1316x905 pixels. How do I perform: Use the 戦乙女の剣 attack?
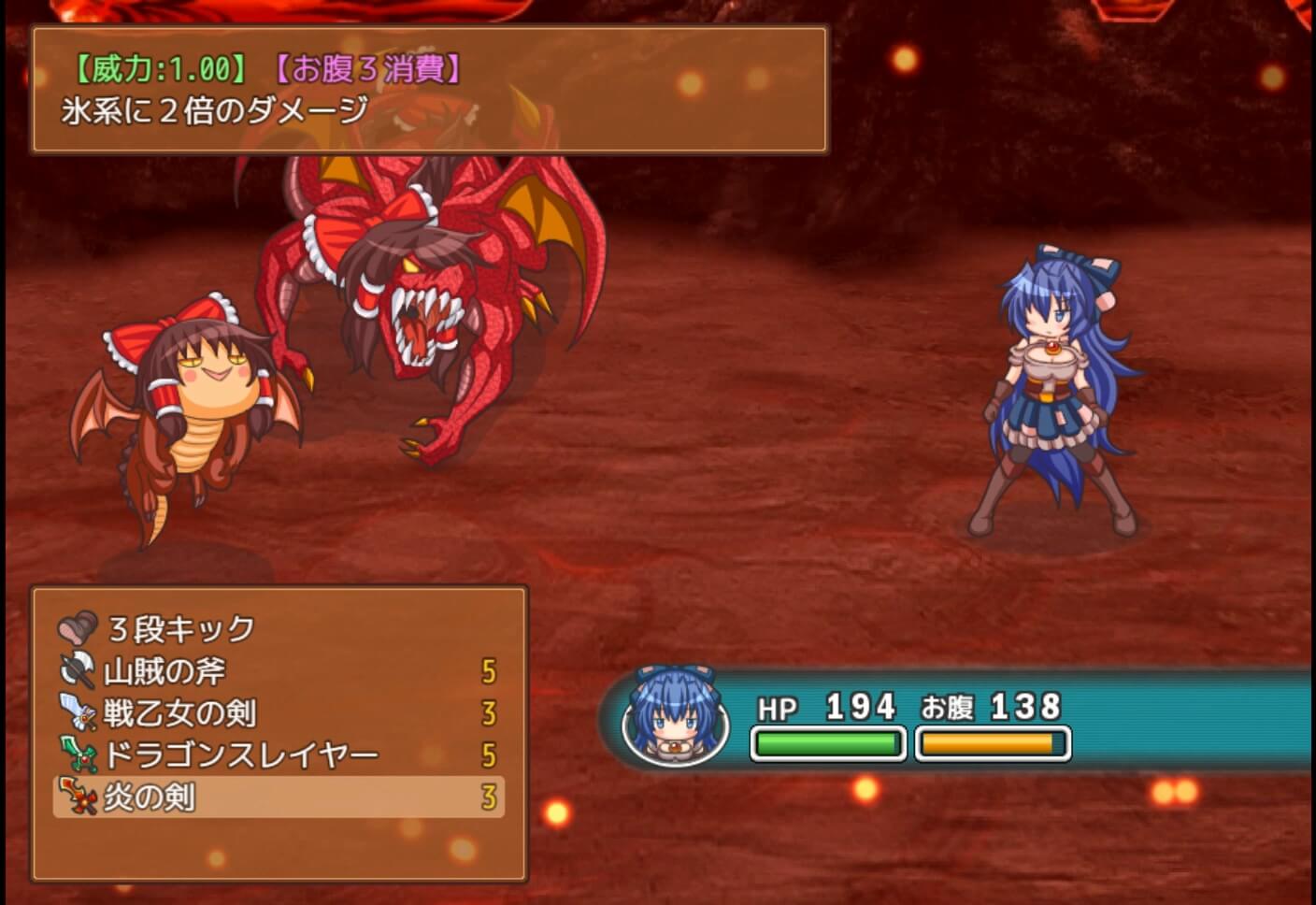point(179,713)
